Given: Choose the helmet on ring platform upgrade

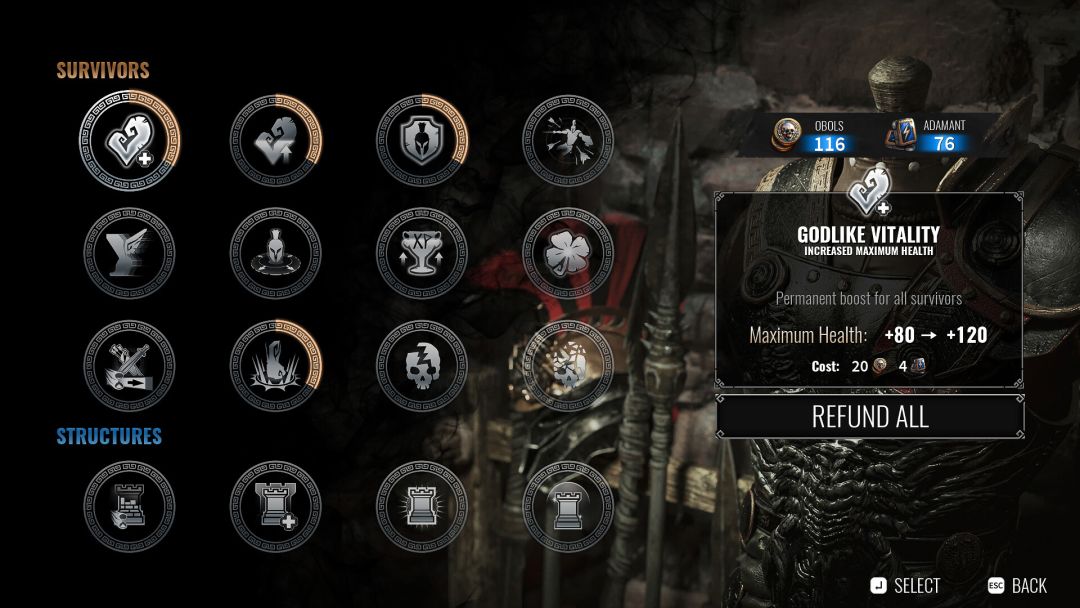Looking at the screenshot, I should tap(276, 254).
